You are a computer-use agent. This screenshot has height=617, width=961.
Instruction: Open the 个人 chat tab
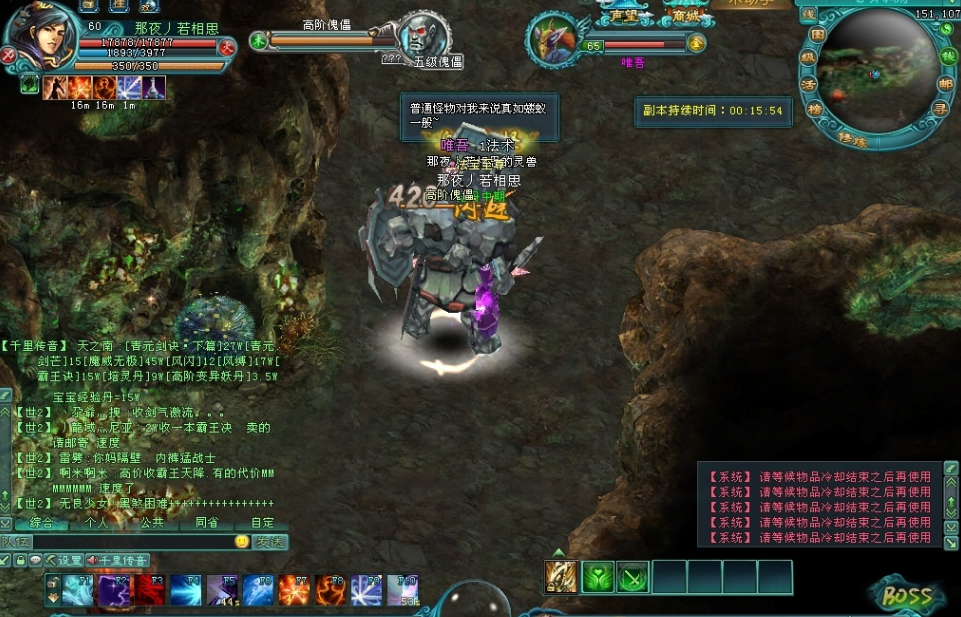coord(96,522)
